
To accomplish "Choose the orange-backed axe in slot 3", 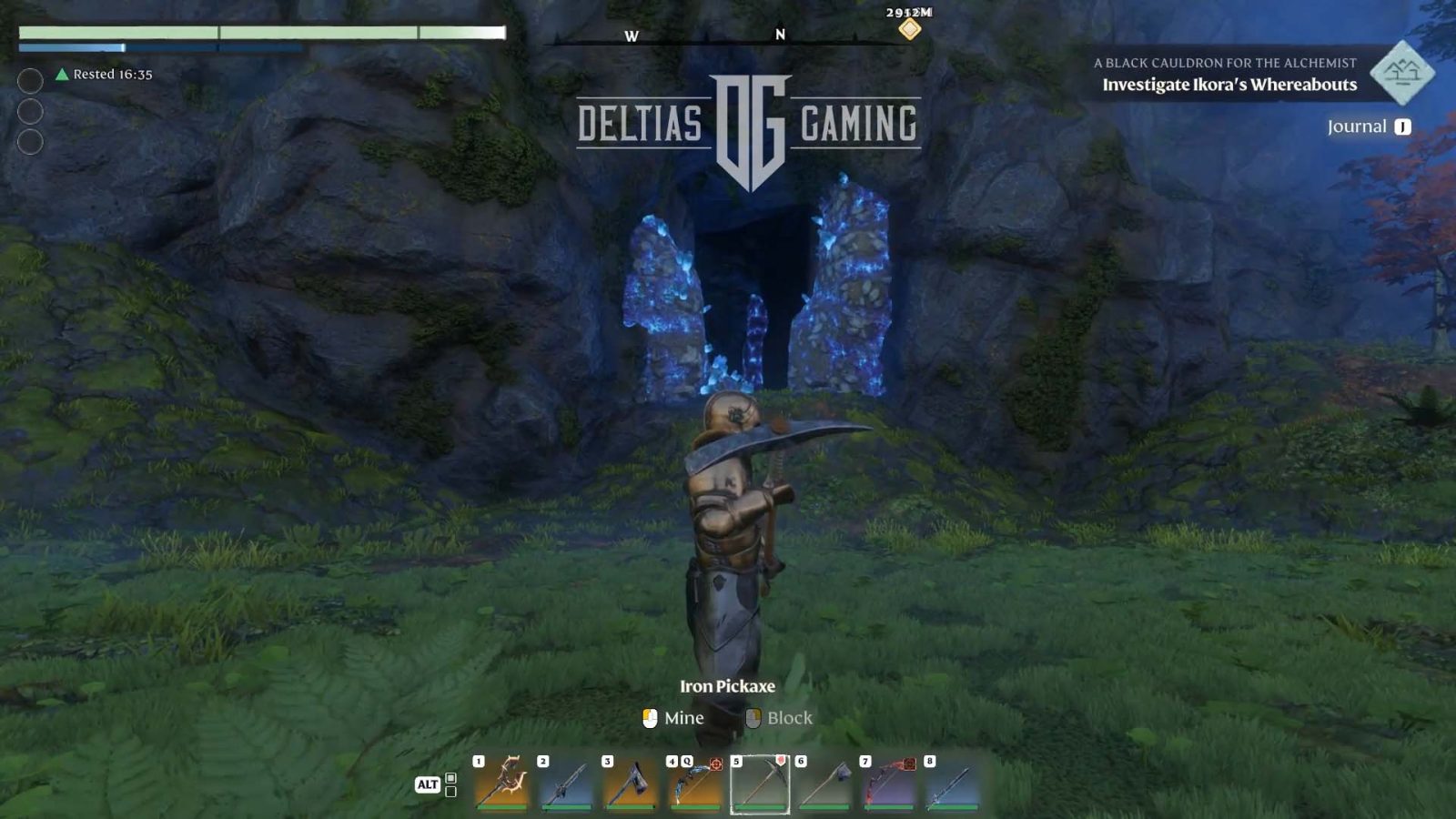I will pos(631,784).
